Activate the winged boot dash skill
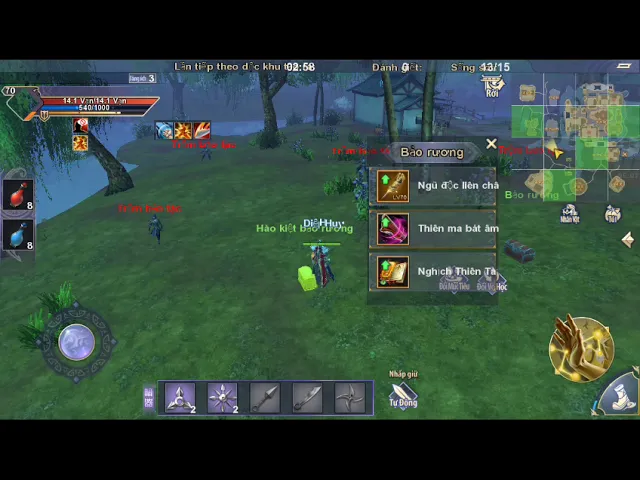 pos(622,393)
